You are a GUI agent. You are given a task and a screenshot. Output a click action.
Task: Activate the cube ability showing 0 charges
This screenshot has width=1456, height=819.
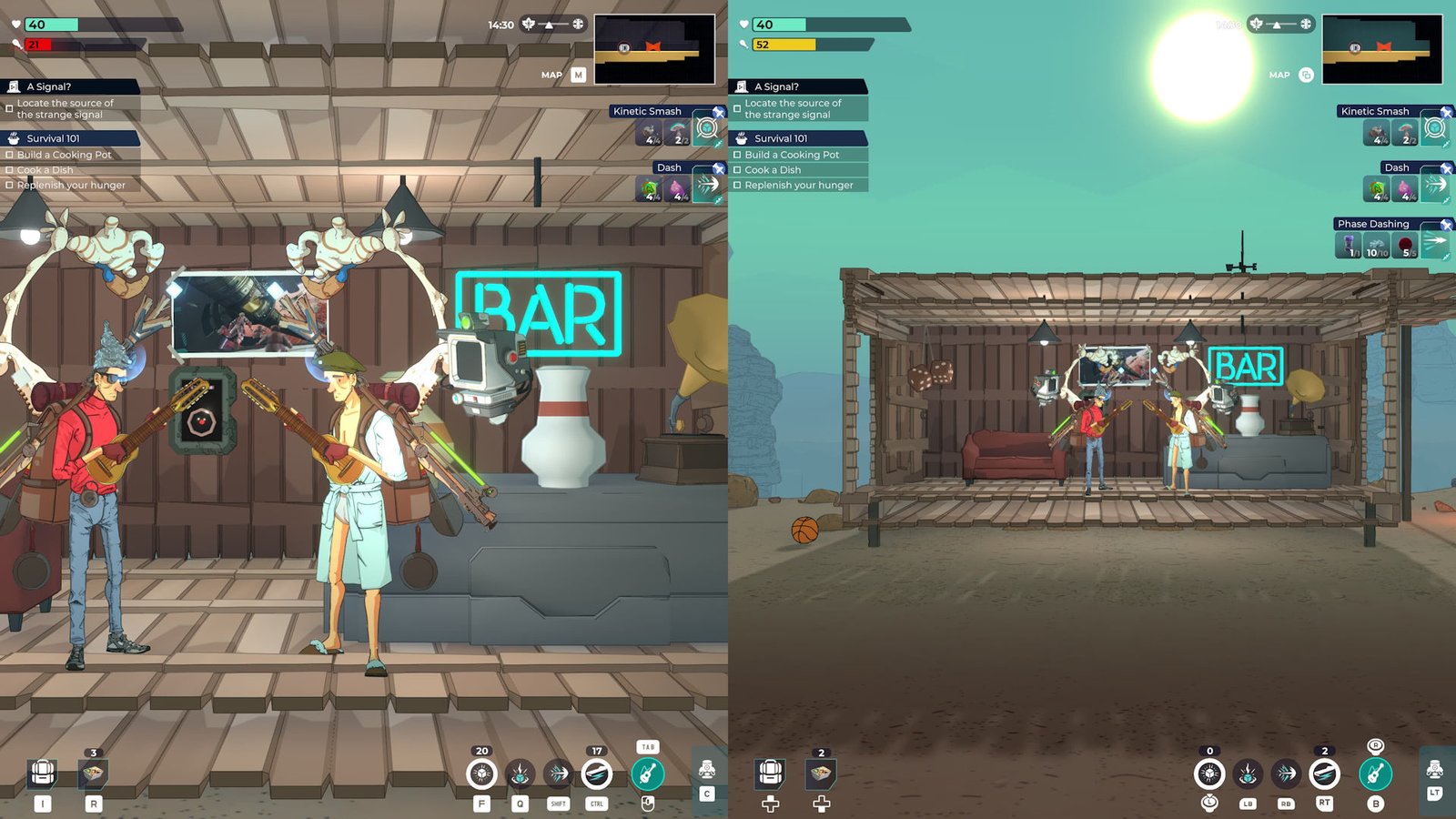click(x=1209, y=773)
